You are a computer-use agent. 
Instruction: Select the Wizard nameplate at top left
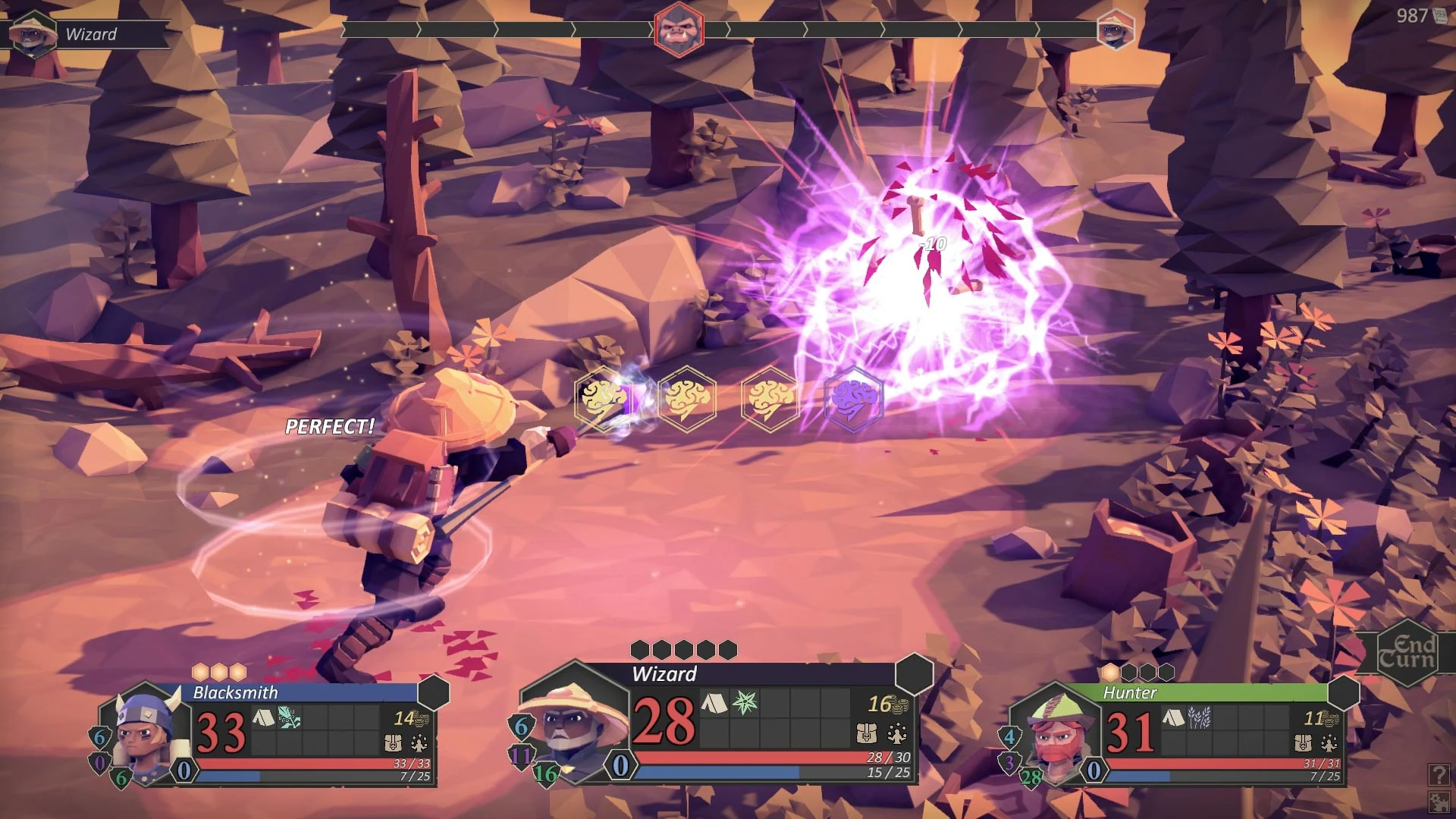pos(91,34)
